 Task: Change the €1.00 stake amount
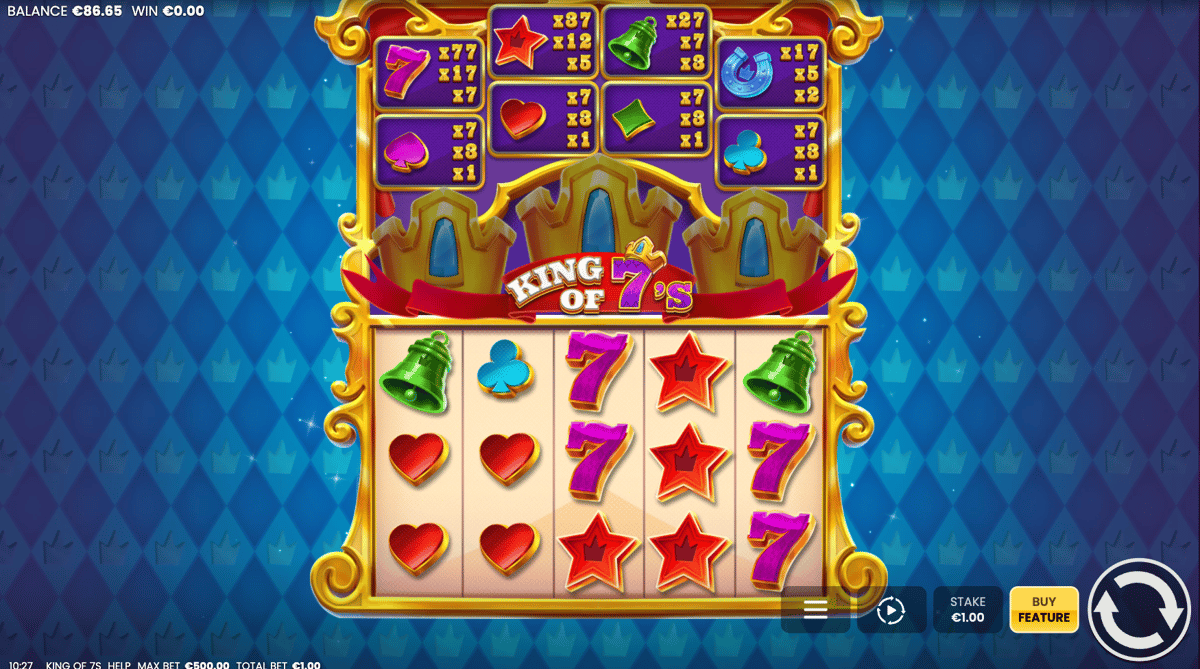(967, 610)
